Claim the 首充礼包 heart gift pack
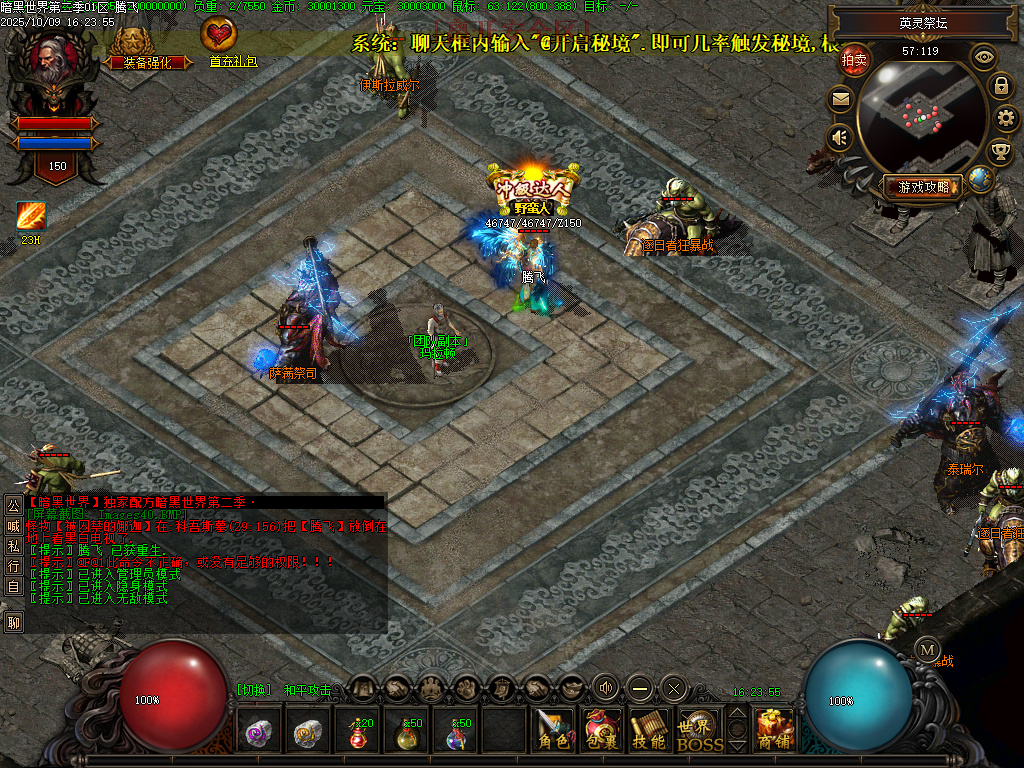 218,41
